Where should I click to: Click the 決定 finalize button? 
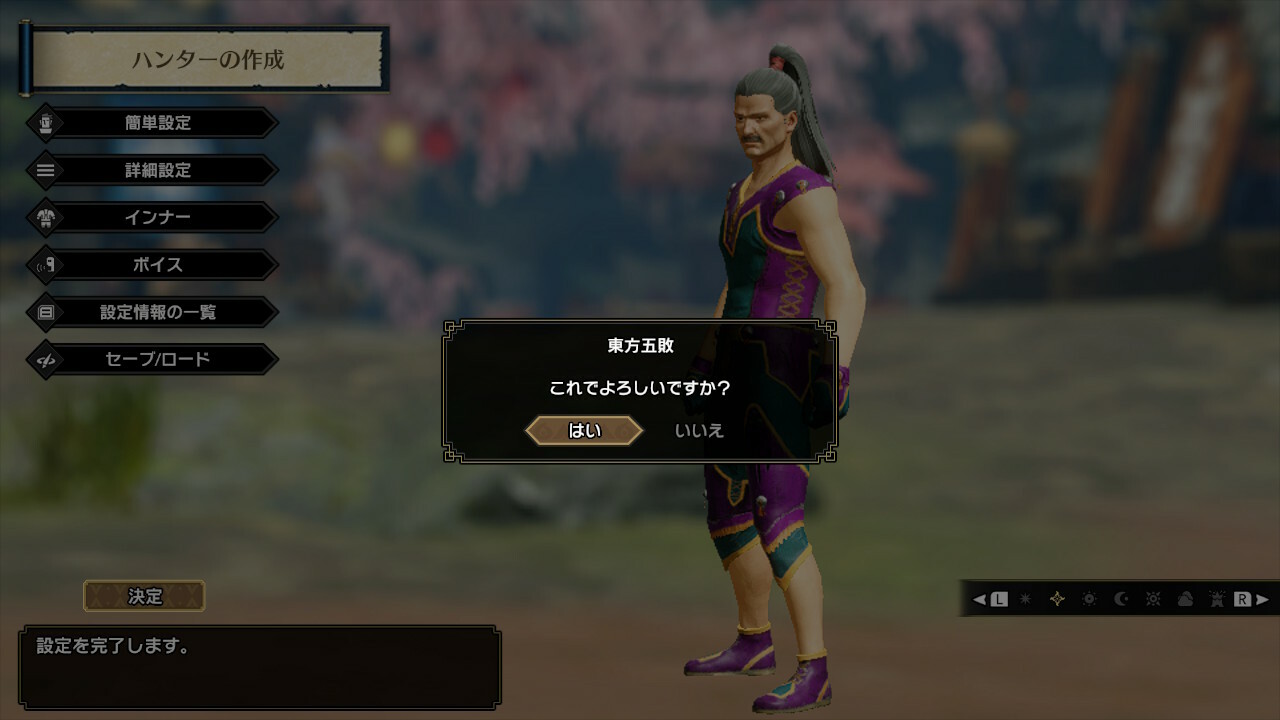click(144, 596)
